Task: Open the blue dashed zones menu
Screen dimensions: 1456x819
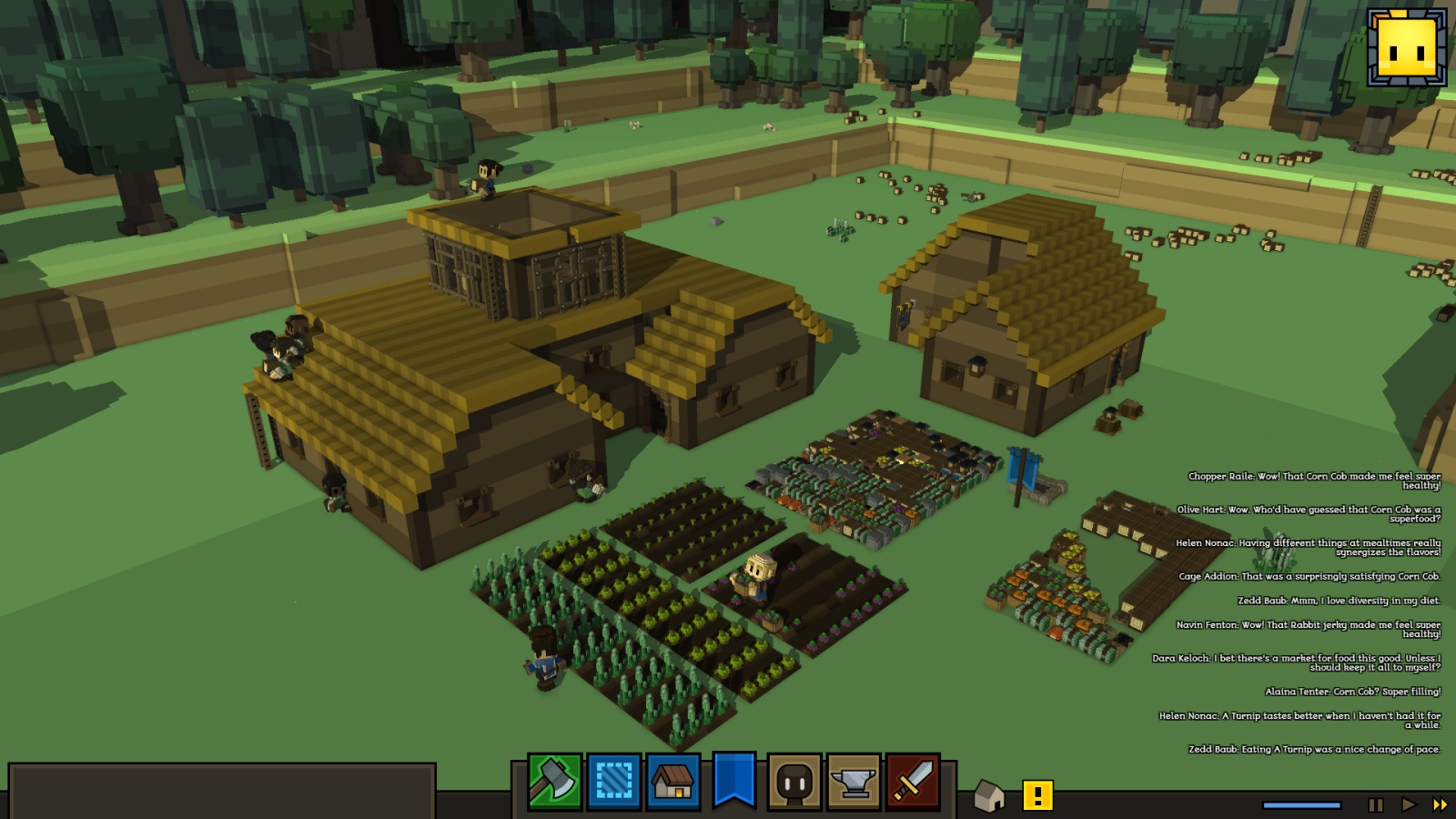Action: pos(614,782)
